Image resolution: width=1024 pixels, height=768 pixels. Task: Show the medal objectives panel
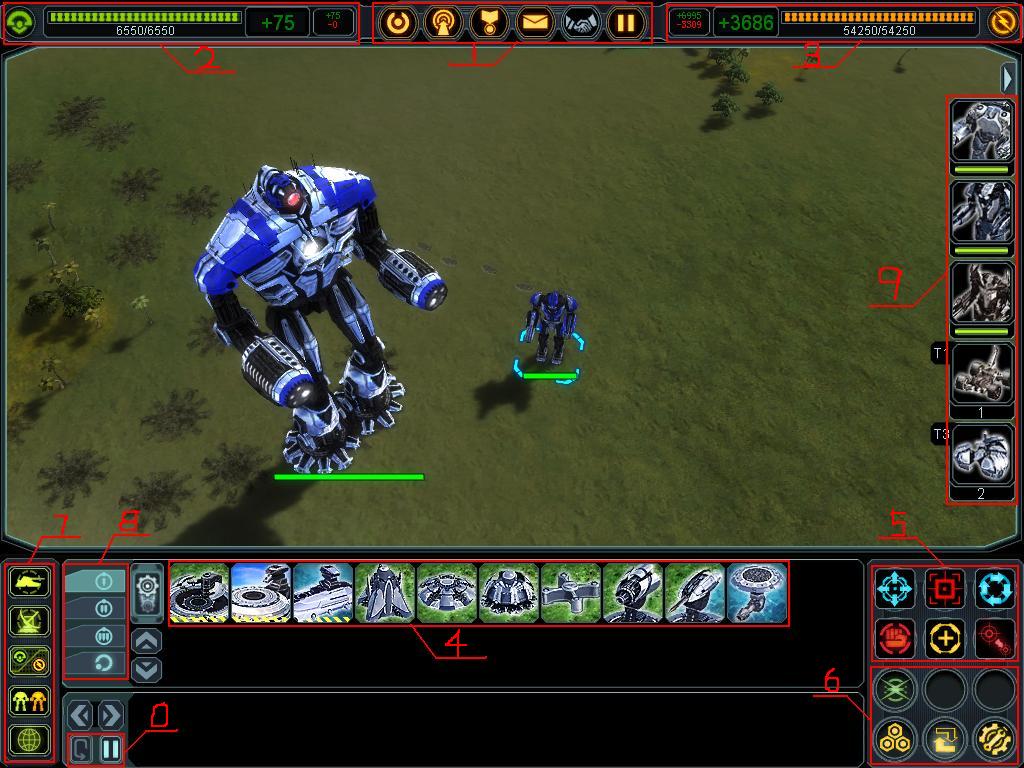pyautogui.click(x=489, y=22)
